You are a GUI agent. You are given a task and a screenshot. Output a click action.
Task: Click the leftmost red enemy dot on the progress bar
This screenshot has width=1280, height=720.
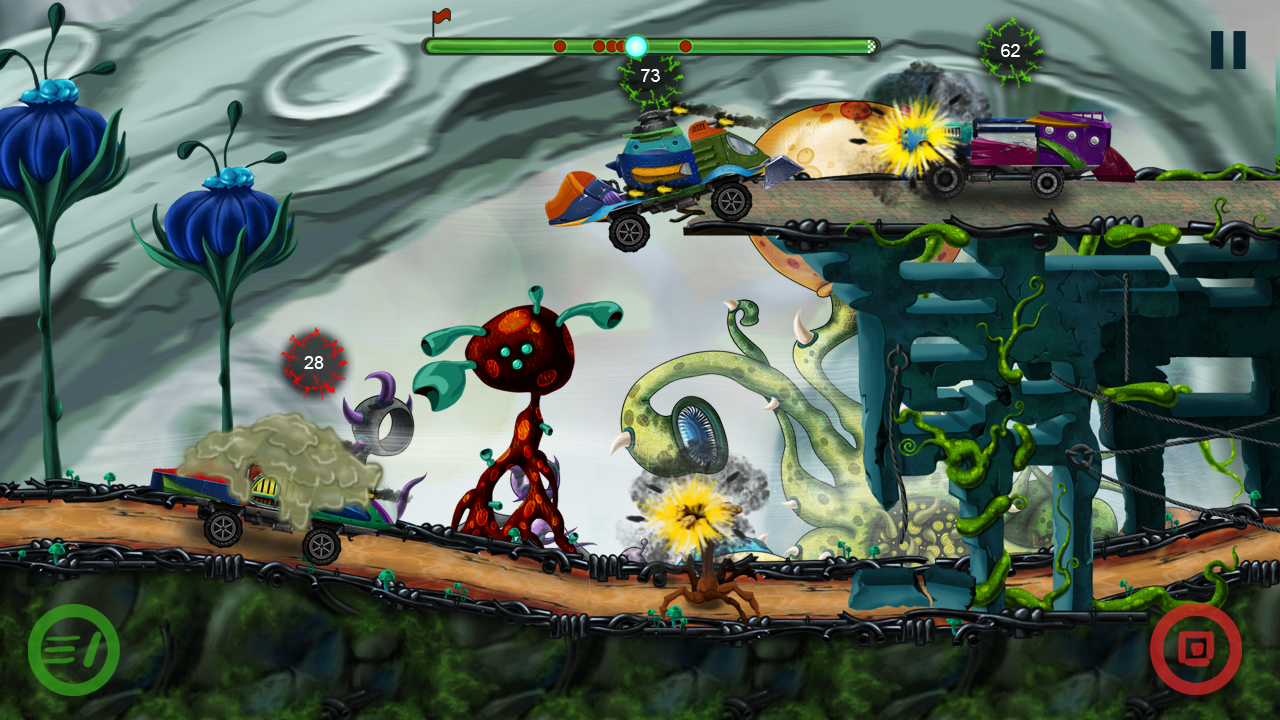(561, 46)
